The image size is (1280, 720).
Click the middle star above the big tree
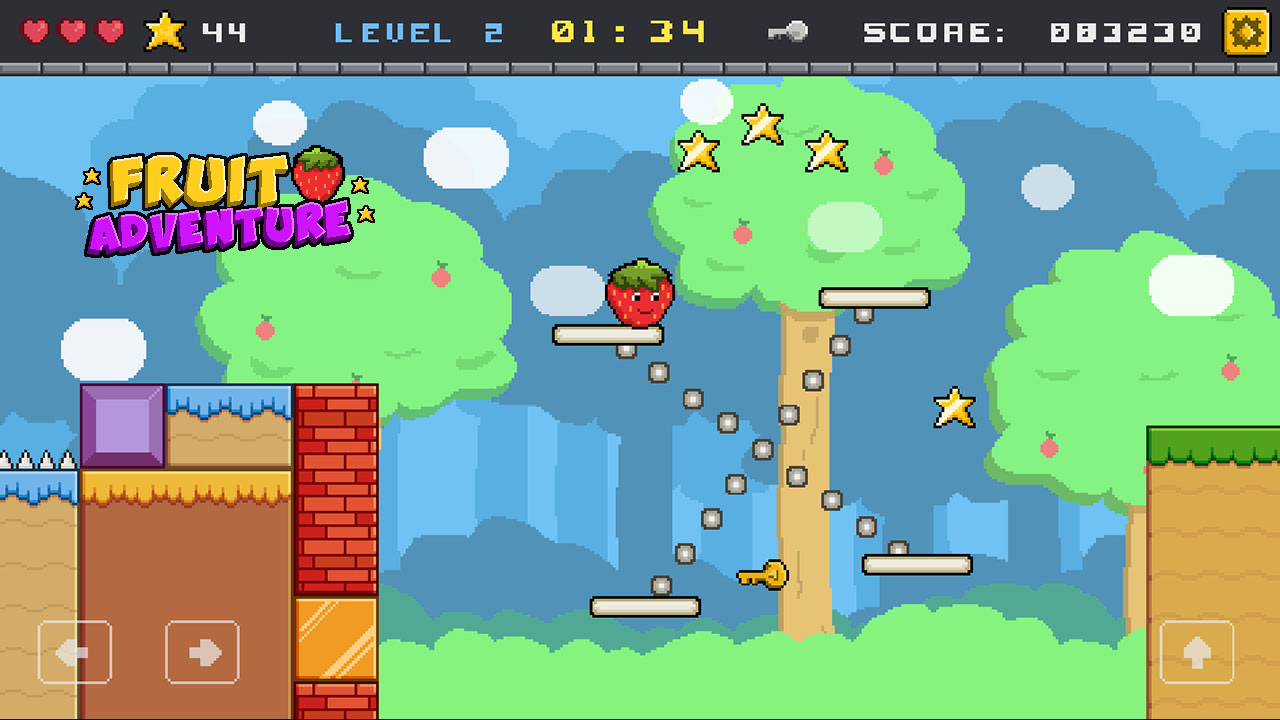pos(764,122)
